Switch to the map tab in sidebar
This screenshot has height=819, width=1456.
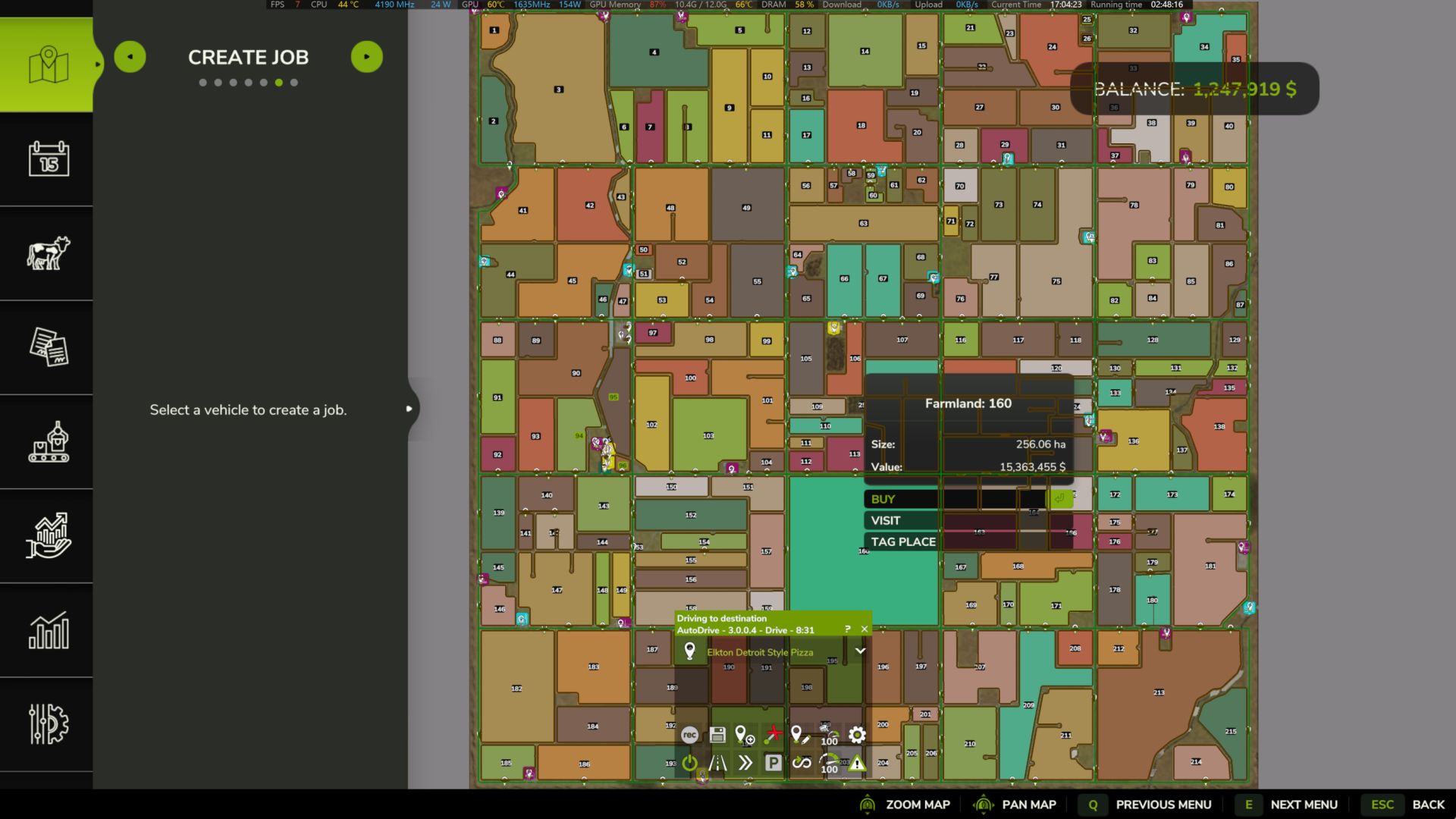(48, 65)
